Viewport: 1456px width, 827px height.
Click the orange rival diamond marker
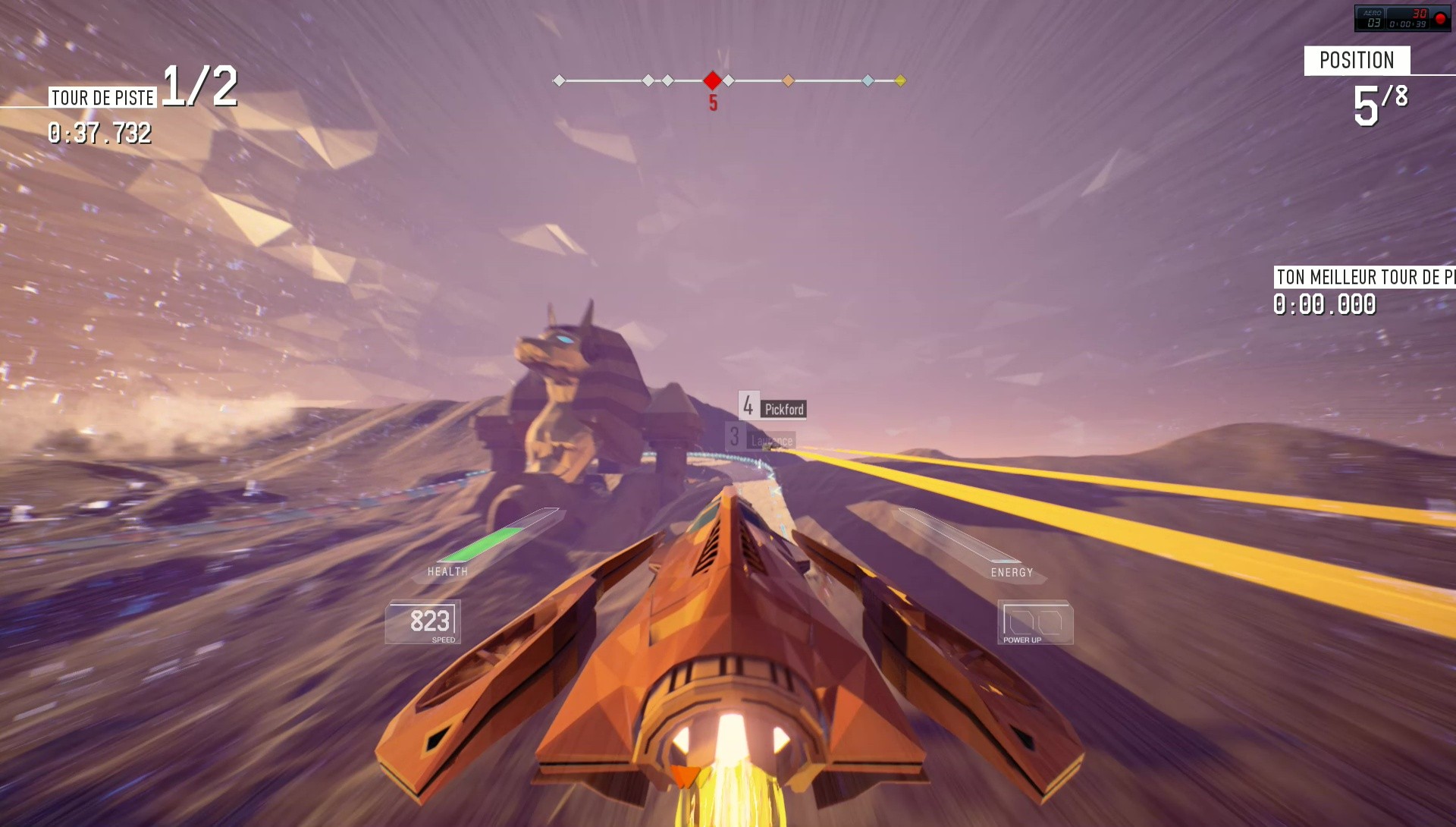[789, 80]
